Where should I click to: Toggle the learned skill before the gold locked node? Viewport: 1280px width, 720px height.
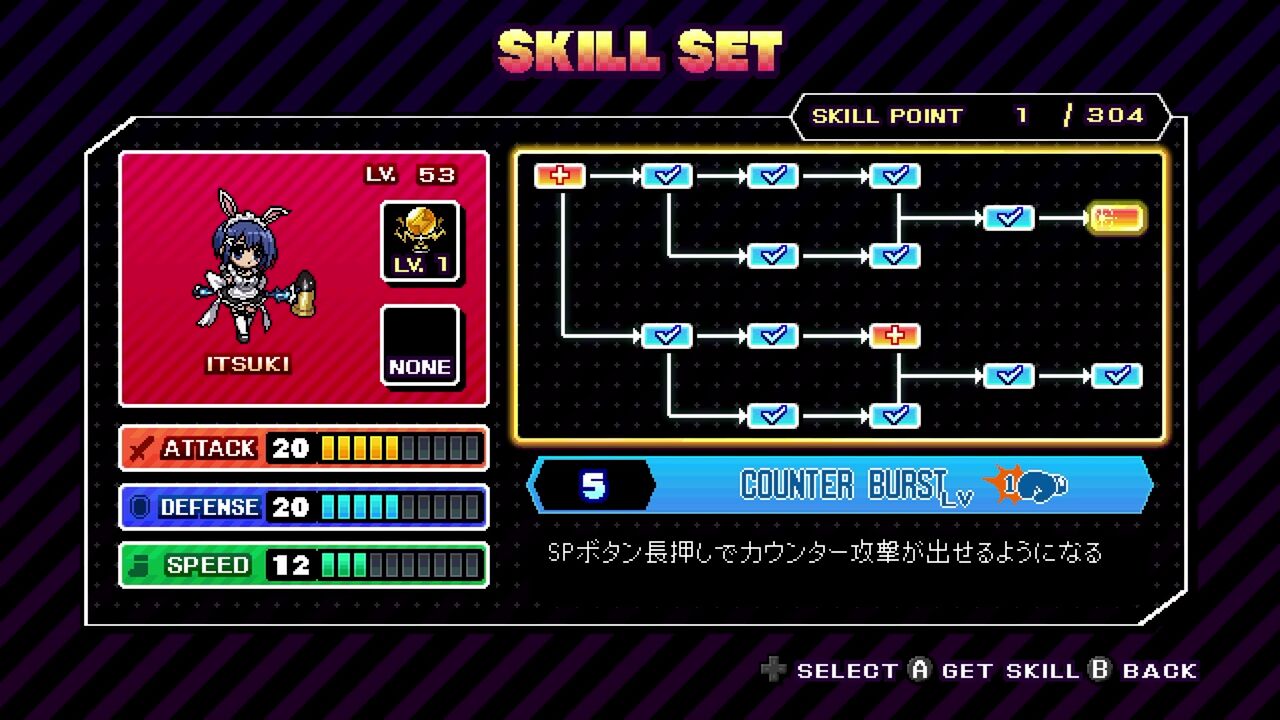1008,218
